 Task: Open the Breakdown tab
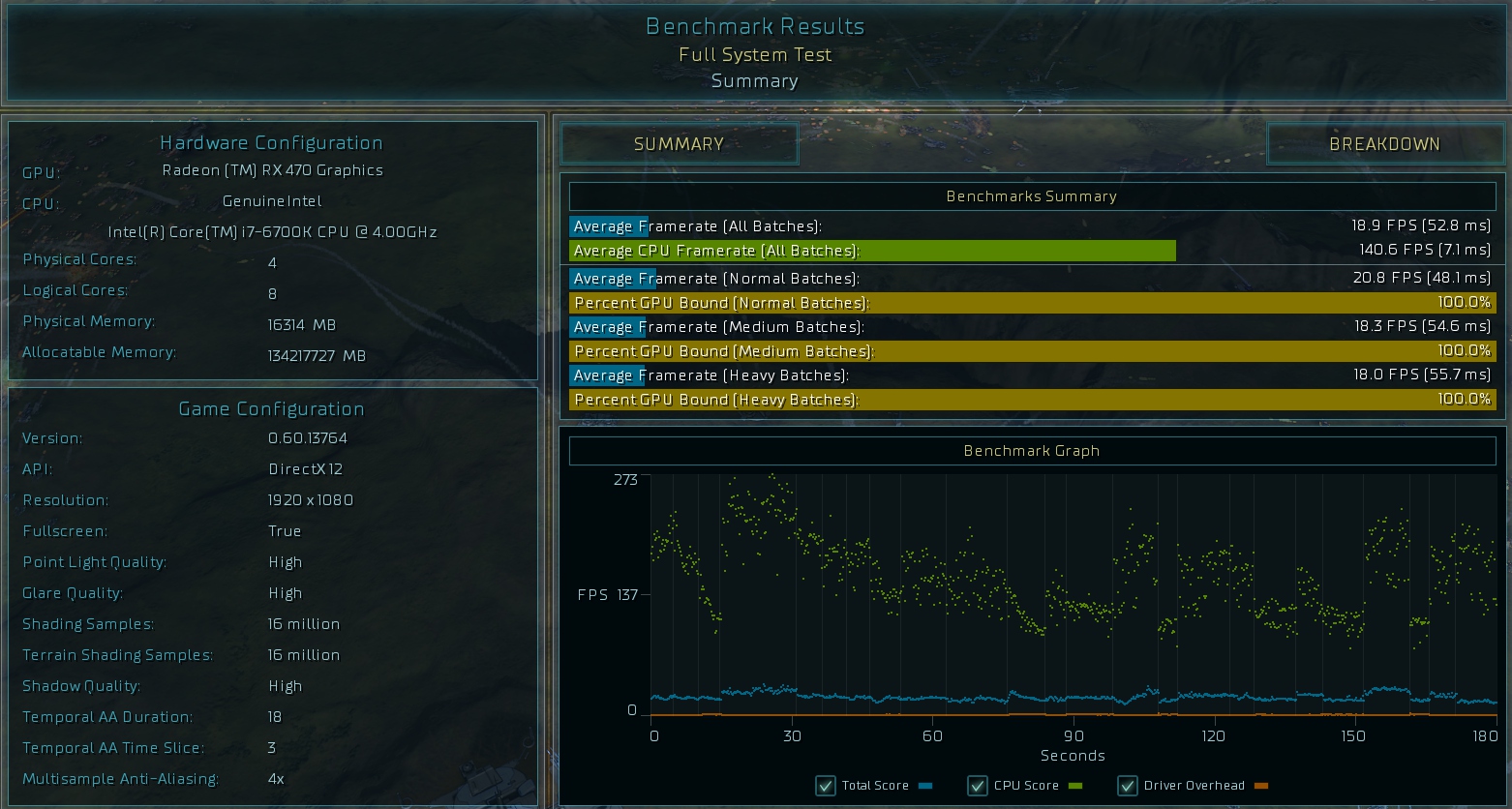[1384, 144]
